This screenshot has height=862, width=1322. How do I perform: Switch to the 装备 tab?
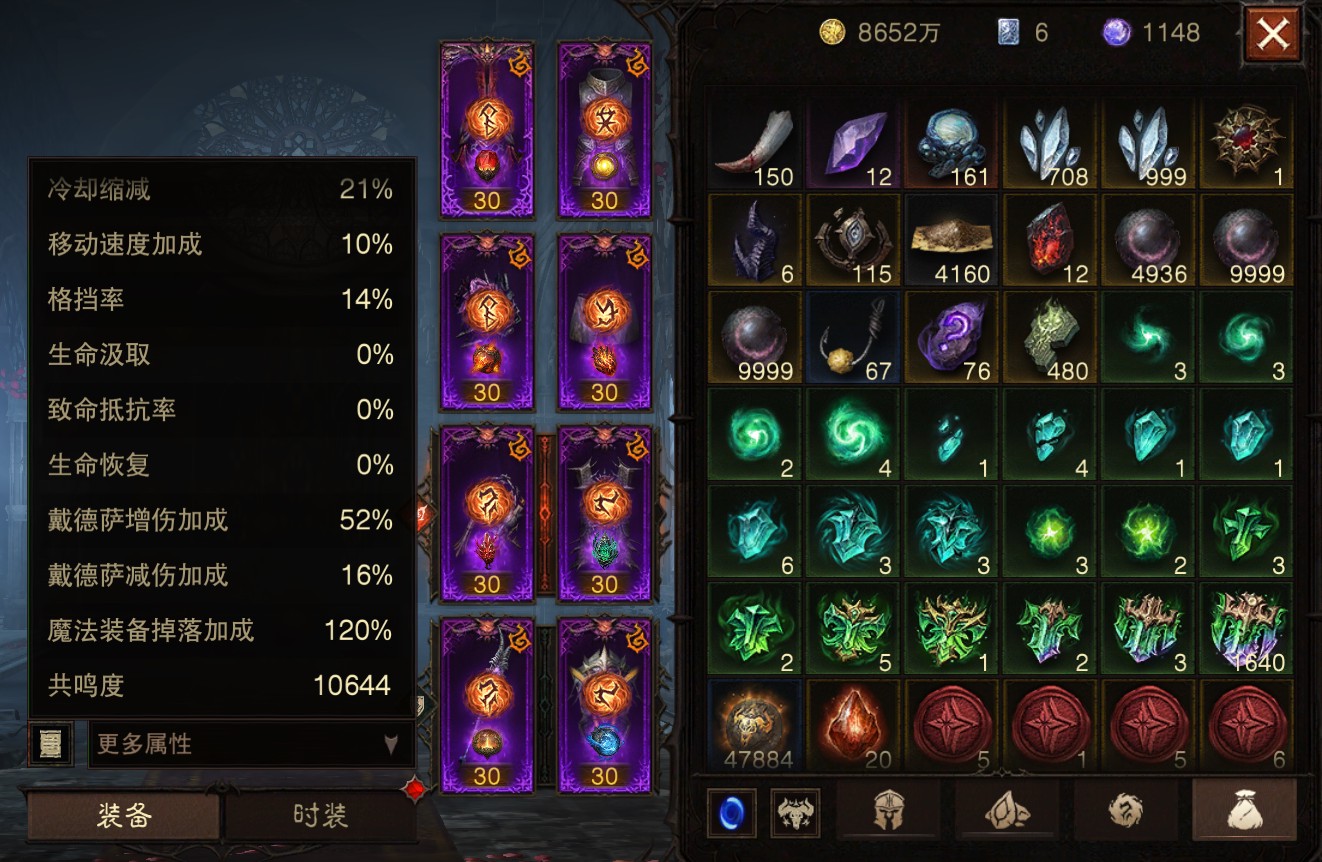click(x=124, y=816)
